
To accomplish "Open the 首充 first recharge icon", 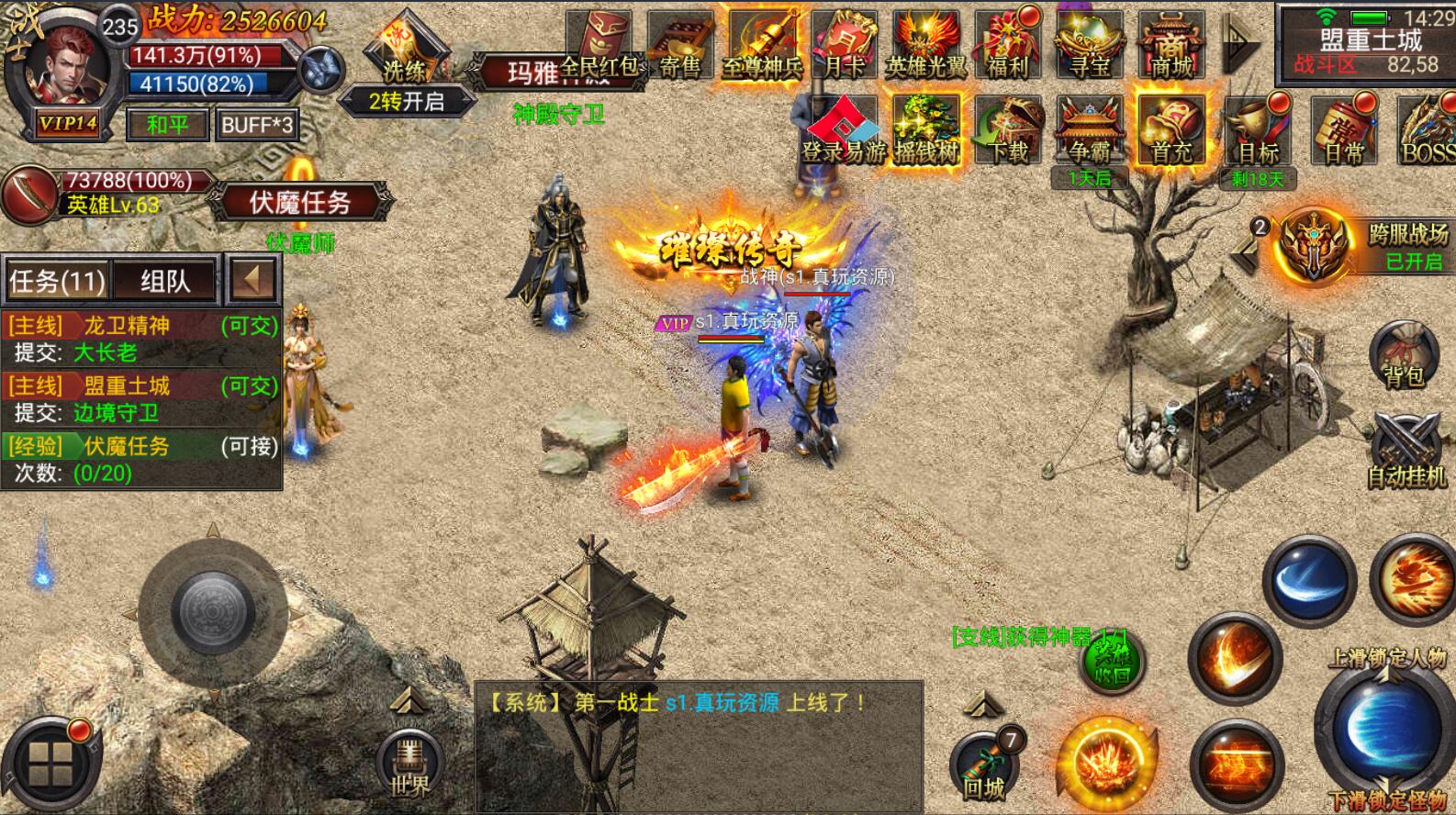I will pyautogui.click(x=1170, y=130).
